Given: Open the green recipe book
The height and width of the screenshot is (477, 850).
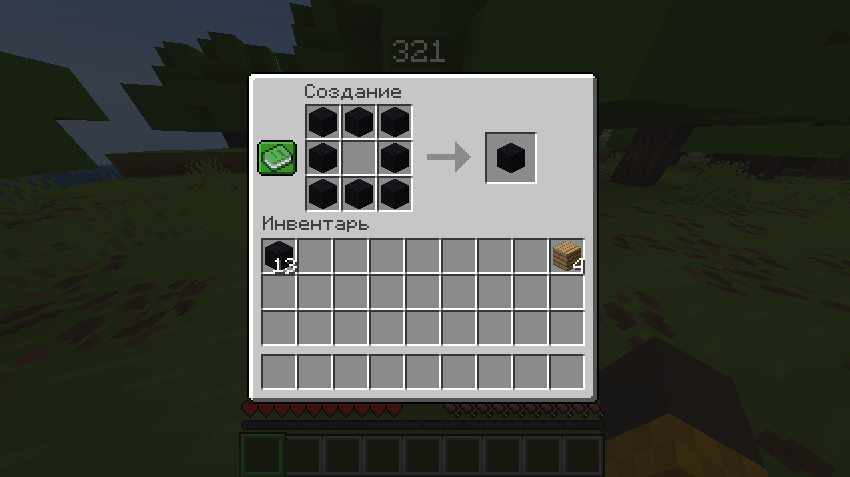Looking at the screenshot, I should (x=277, y=157).
